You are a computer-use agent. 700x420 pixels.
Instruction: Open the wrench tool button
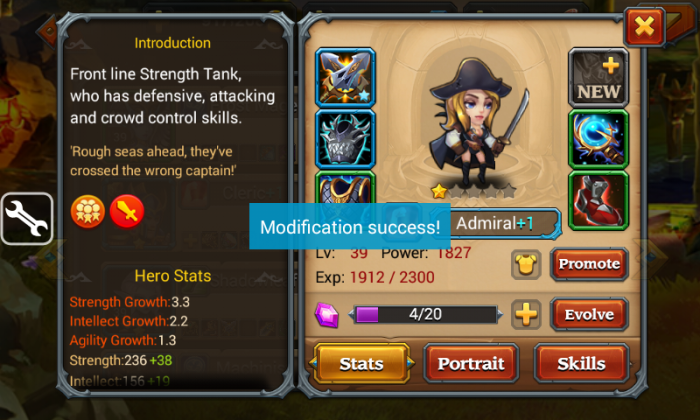click(x=26, y=218)
